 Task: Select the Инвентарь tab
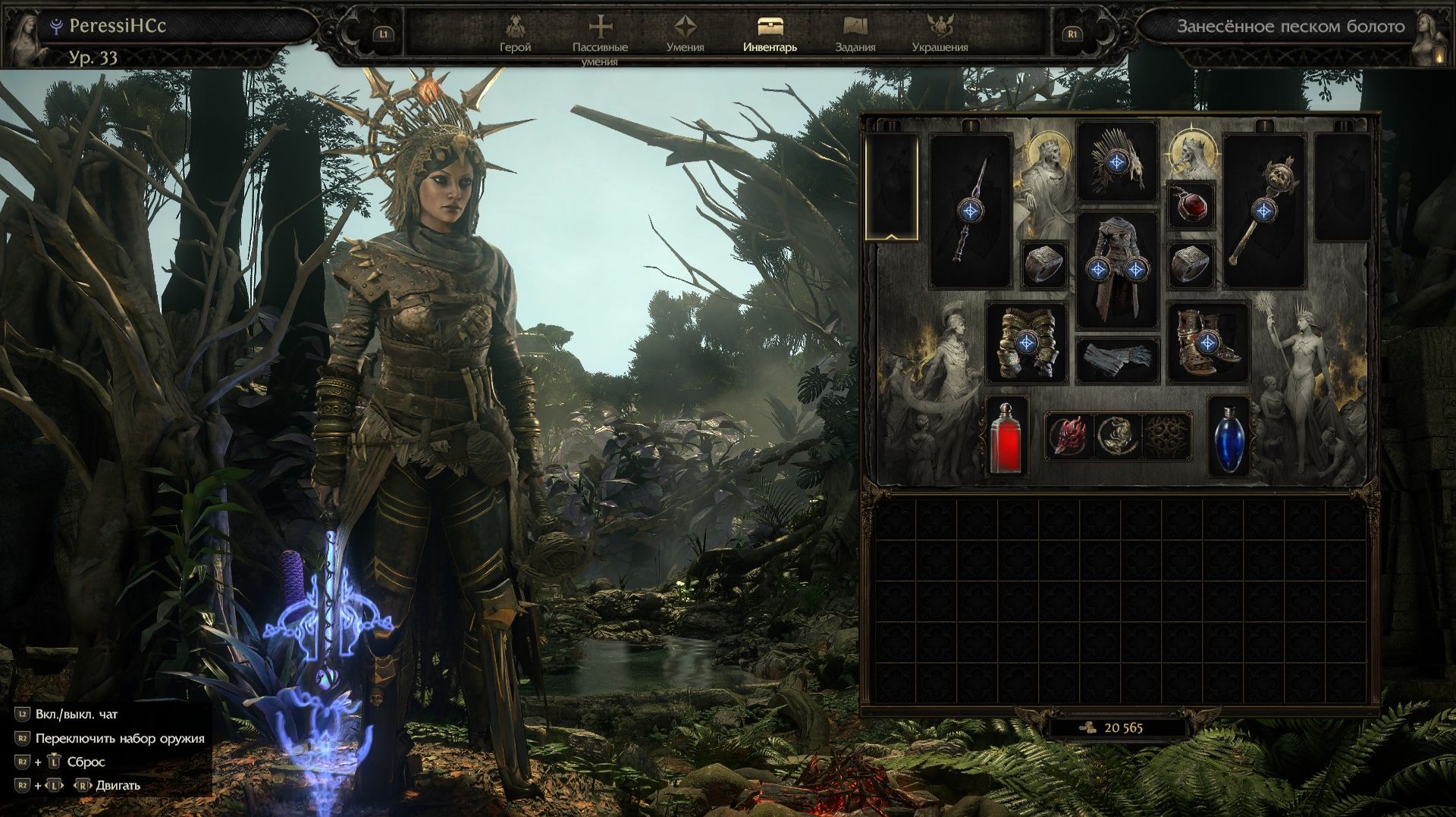770,34
